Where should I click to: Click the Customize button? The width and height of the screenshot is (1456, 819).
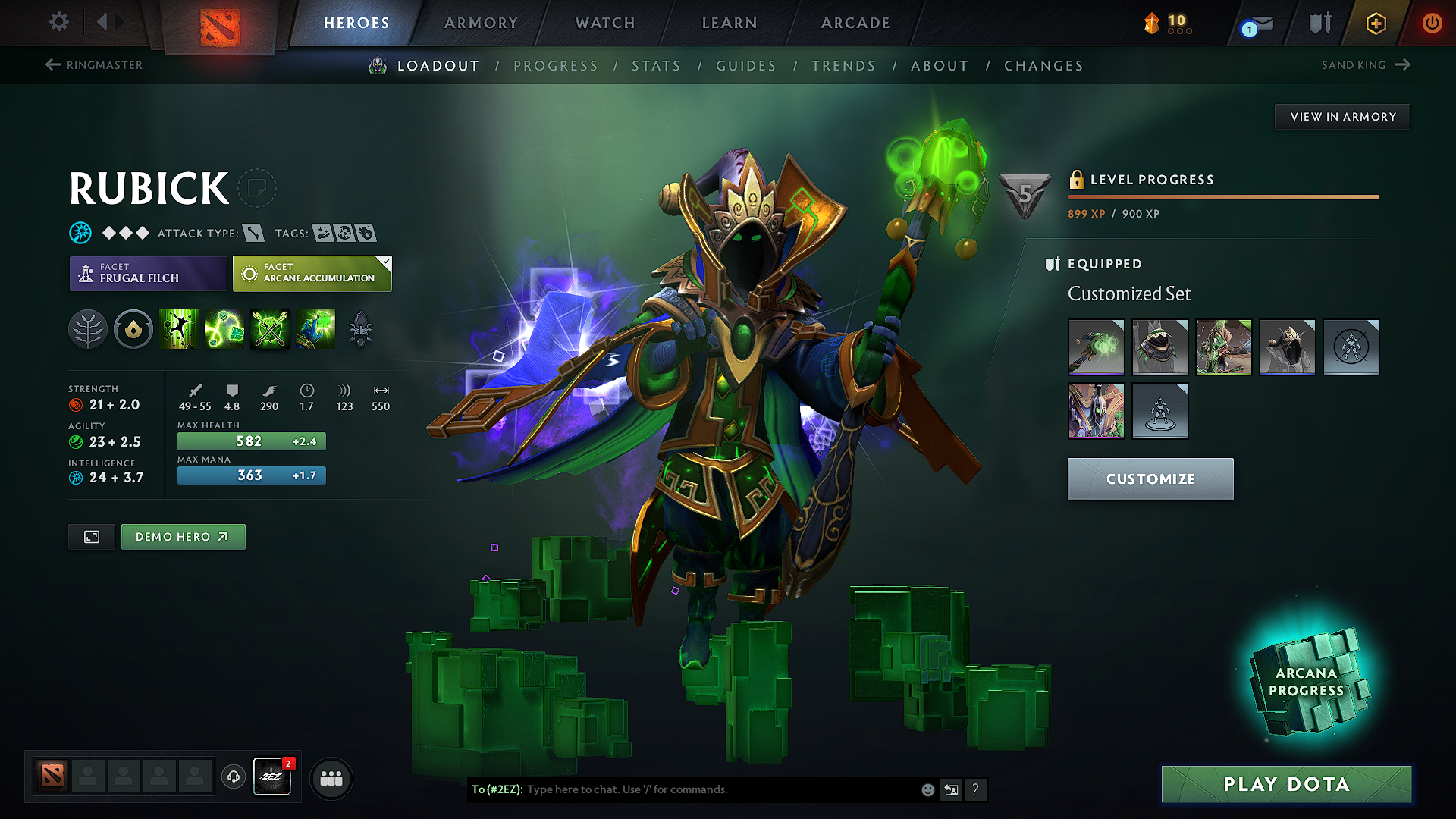(1150, 479)
